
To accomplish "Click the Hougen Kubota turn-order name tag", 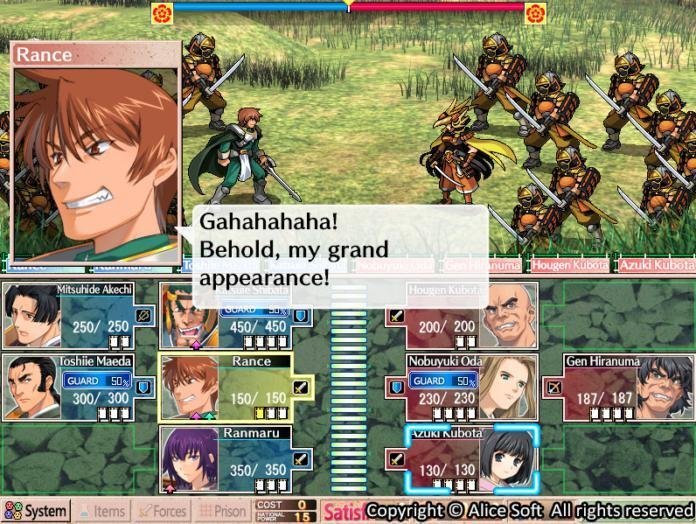I will coord(569,266).
